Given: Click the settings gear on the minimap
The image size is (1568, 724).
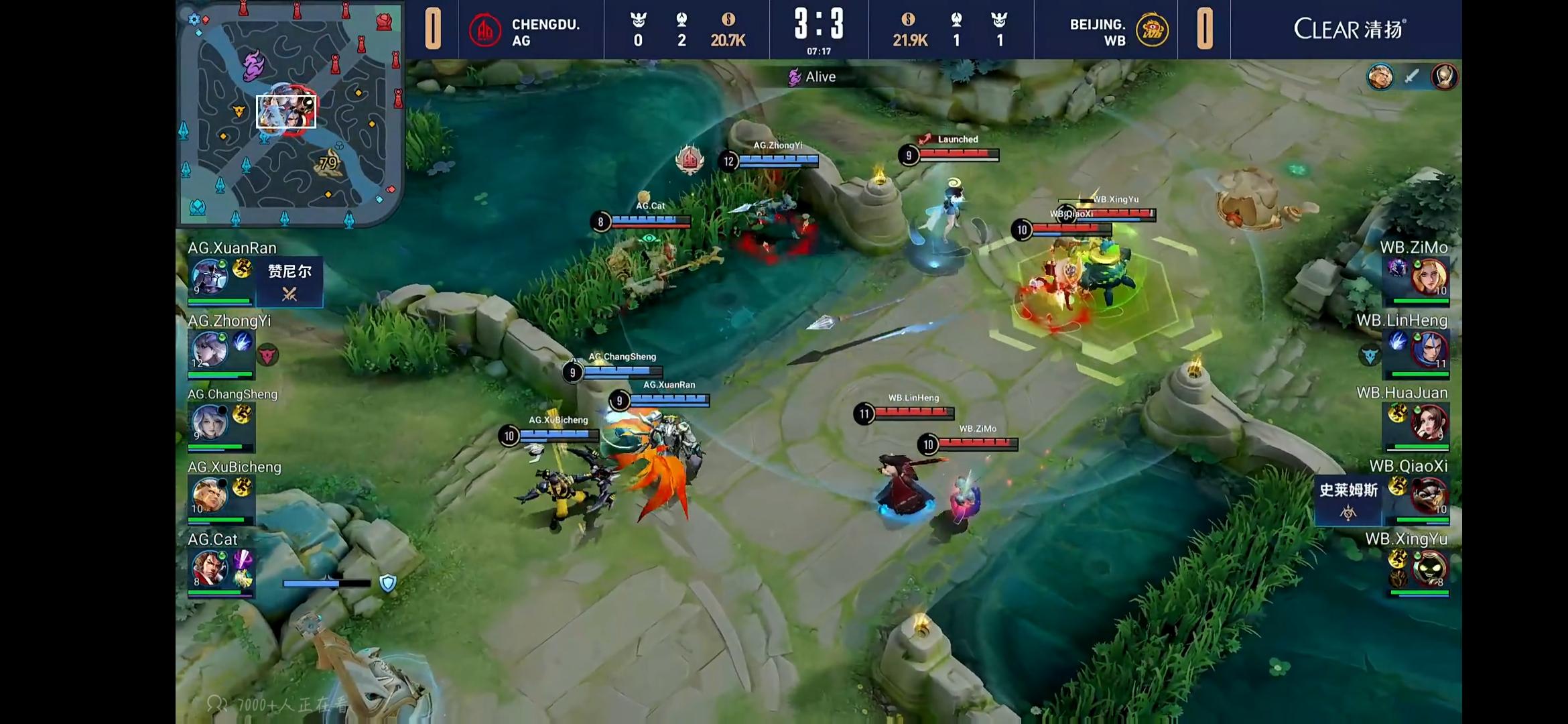Looking at the screenshot, I should pyautogui.click(x=194, y=19).
